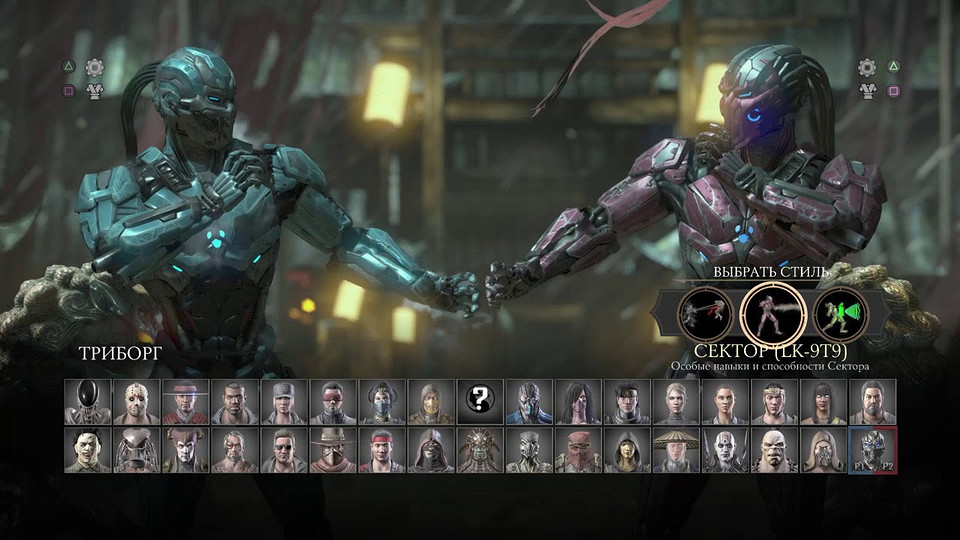Select Leatherface portrait

click(88, 450)
